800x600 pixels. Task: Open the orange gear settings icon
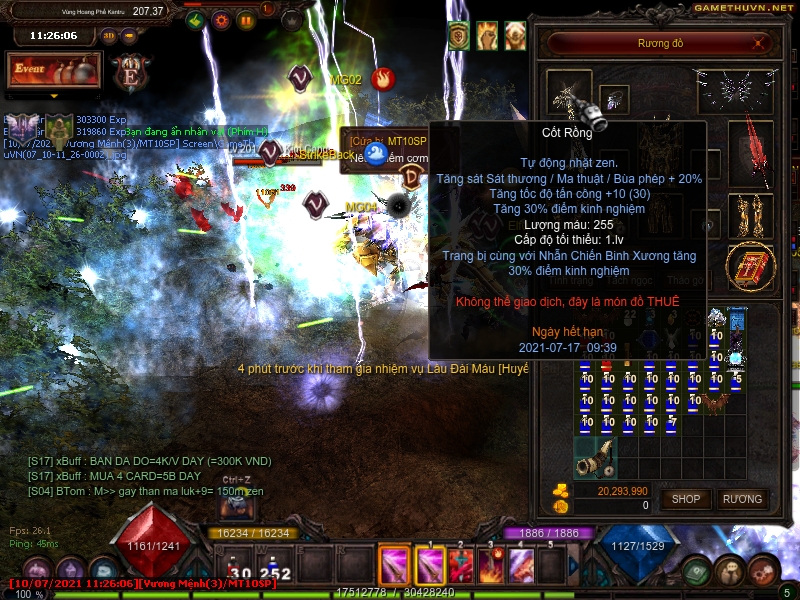point(221,20)
